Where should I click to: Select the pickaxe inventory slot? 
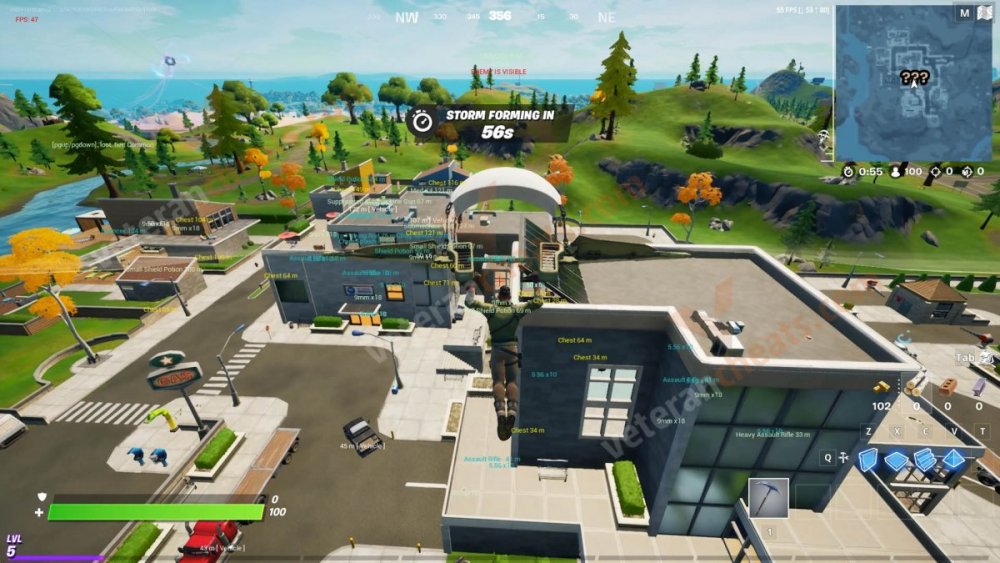coord(768,497)
